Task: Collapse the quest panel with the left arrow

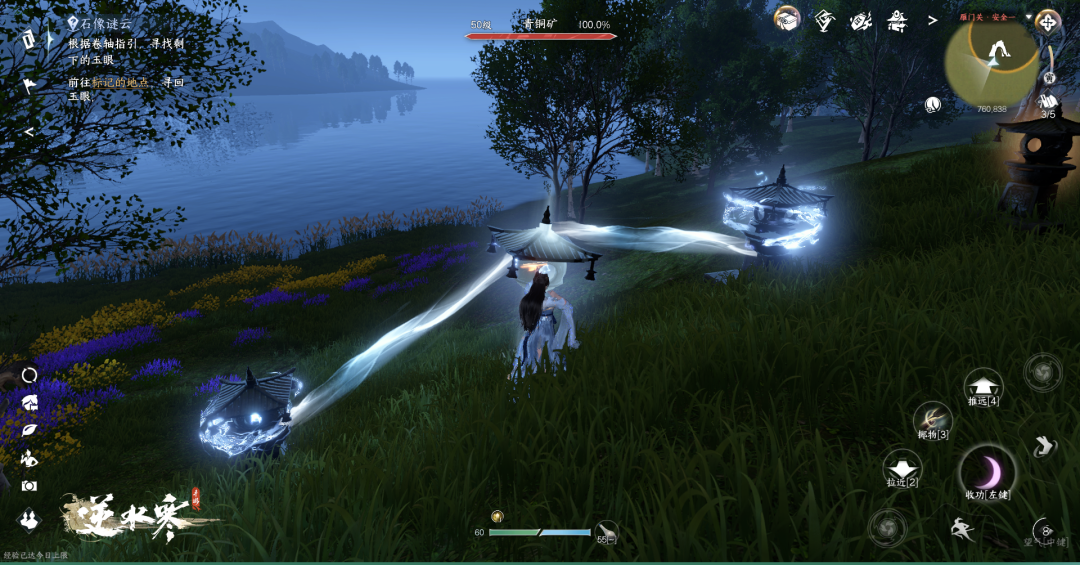Action: [x=30, y=131]
